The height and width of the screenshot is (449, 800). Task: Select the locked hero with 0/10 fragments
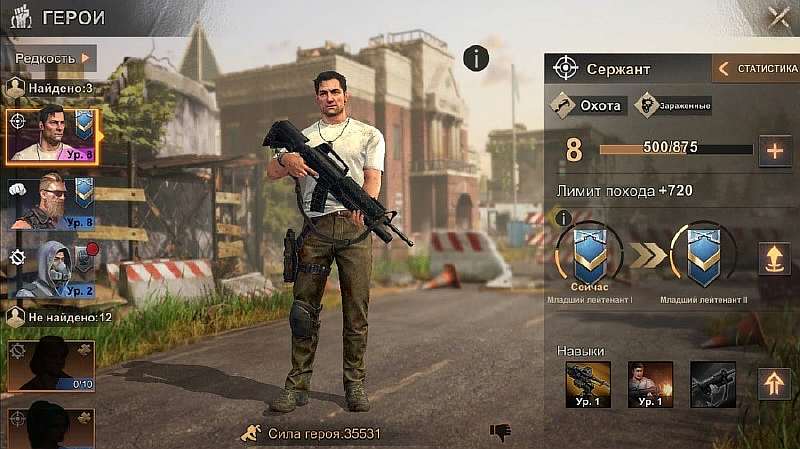point(50,365)
